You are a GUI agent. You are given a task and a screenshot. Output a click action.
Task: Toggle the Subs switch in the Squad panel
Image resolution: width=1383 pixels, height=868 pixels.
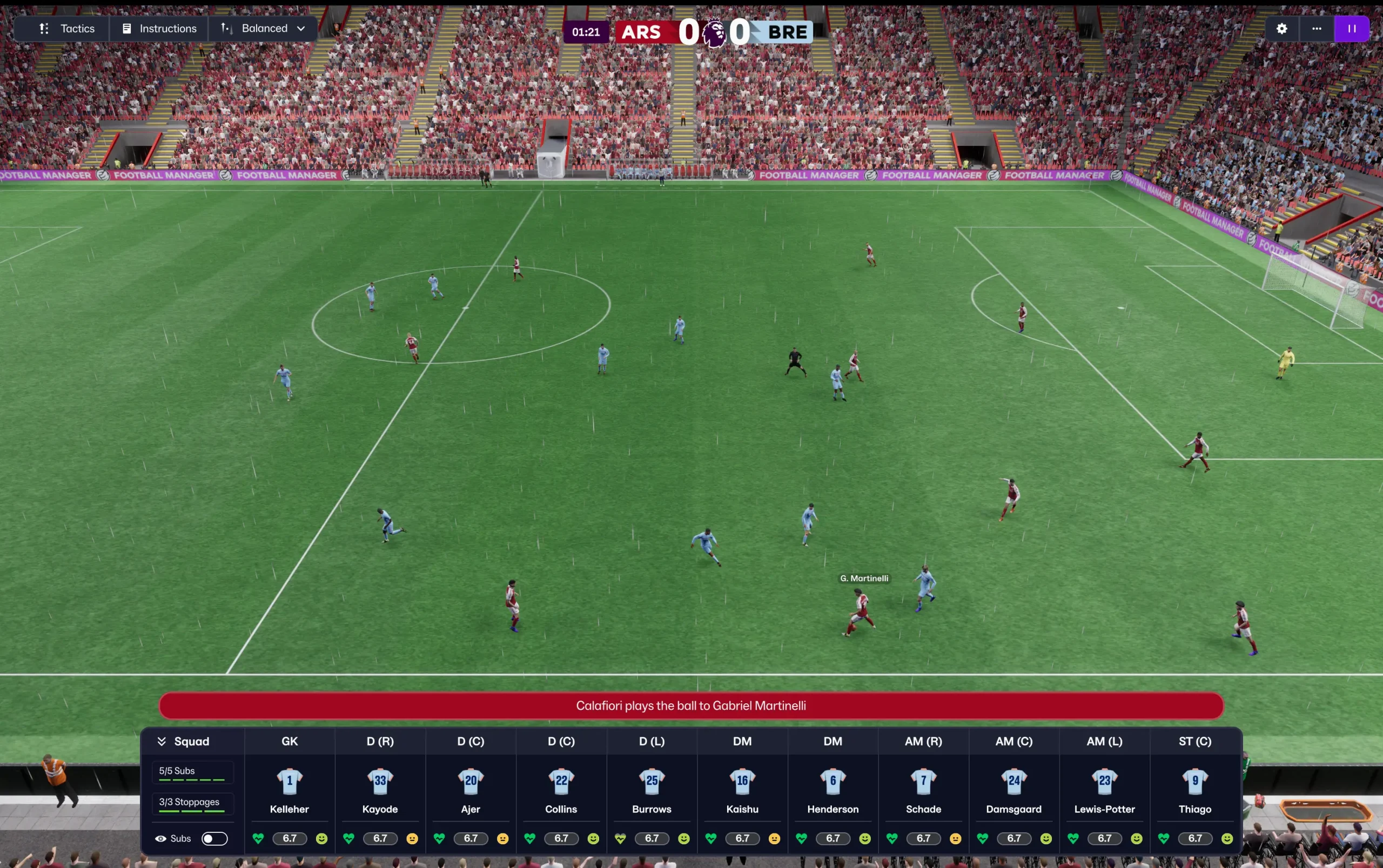(213, 838)
